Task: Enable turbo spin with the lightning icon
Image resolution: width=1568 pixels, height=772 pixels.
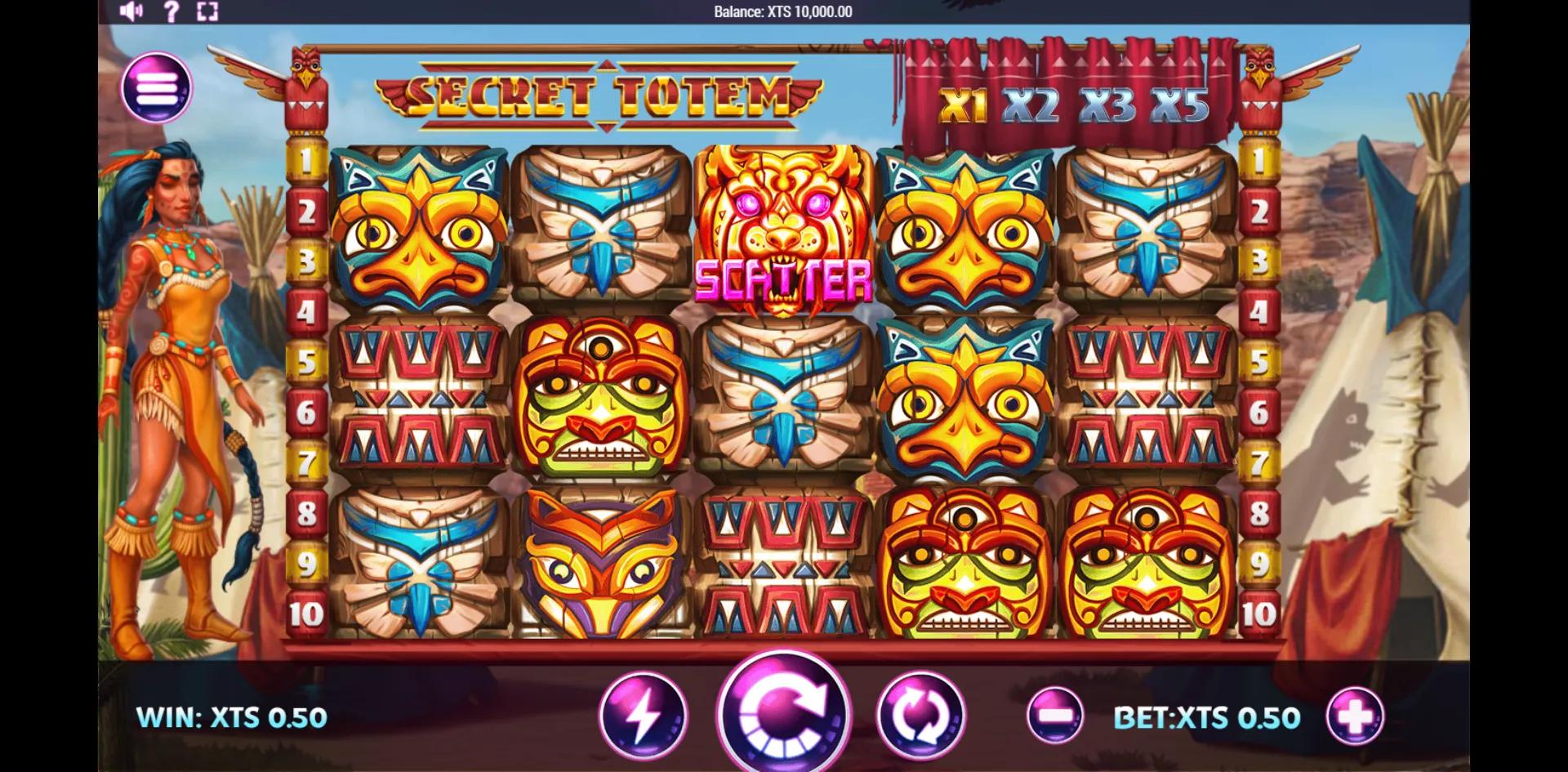Action: [x=642, y=715]
